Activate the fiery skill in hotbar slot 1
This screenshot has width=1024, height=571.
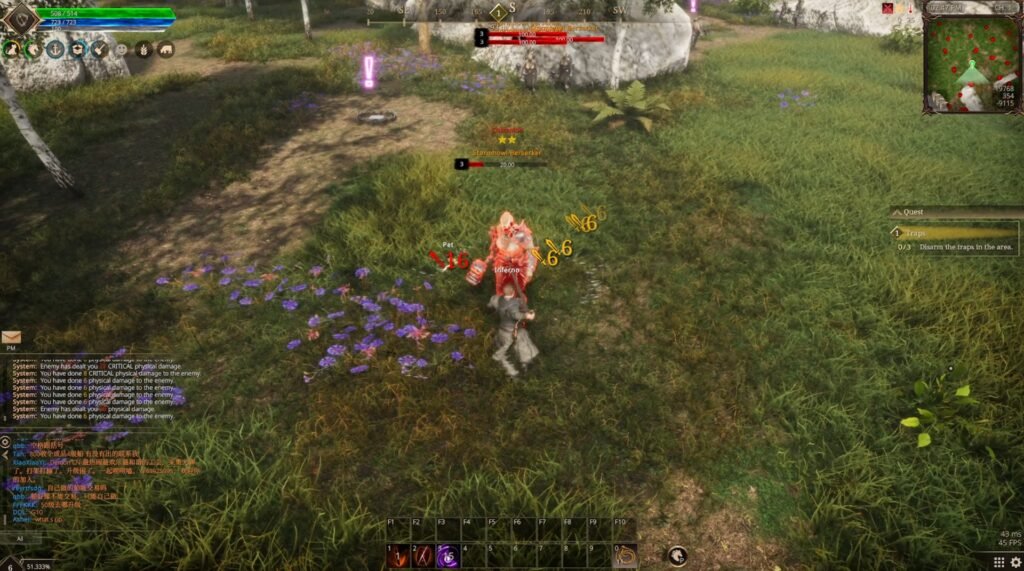(x=398, y=555)
